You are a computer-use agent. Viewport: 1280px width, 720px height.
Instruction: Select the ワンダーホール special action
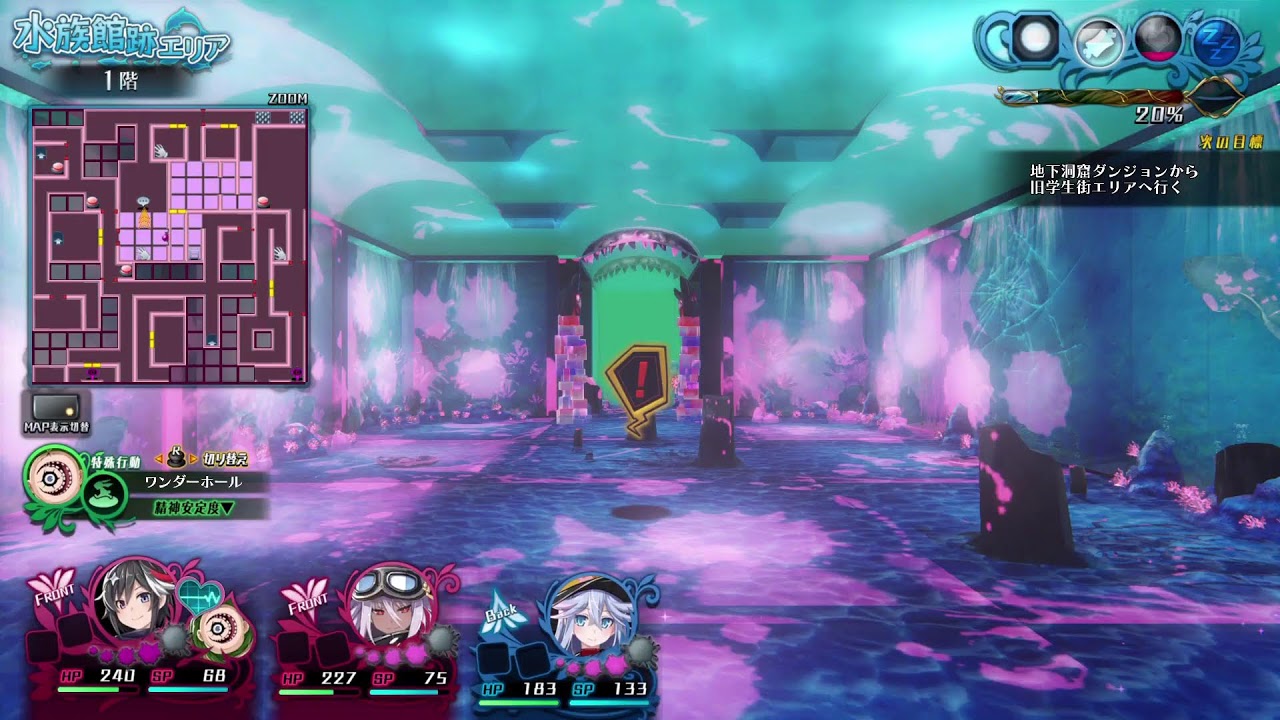[x=193, y=482]
